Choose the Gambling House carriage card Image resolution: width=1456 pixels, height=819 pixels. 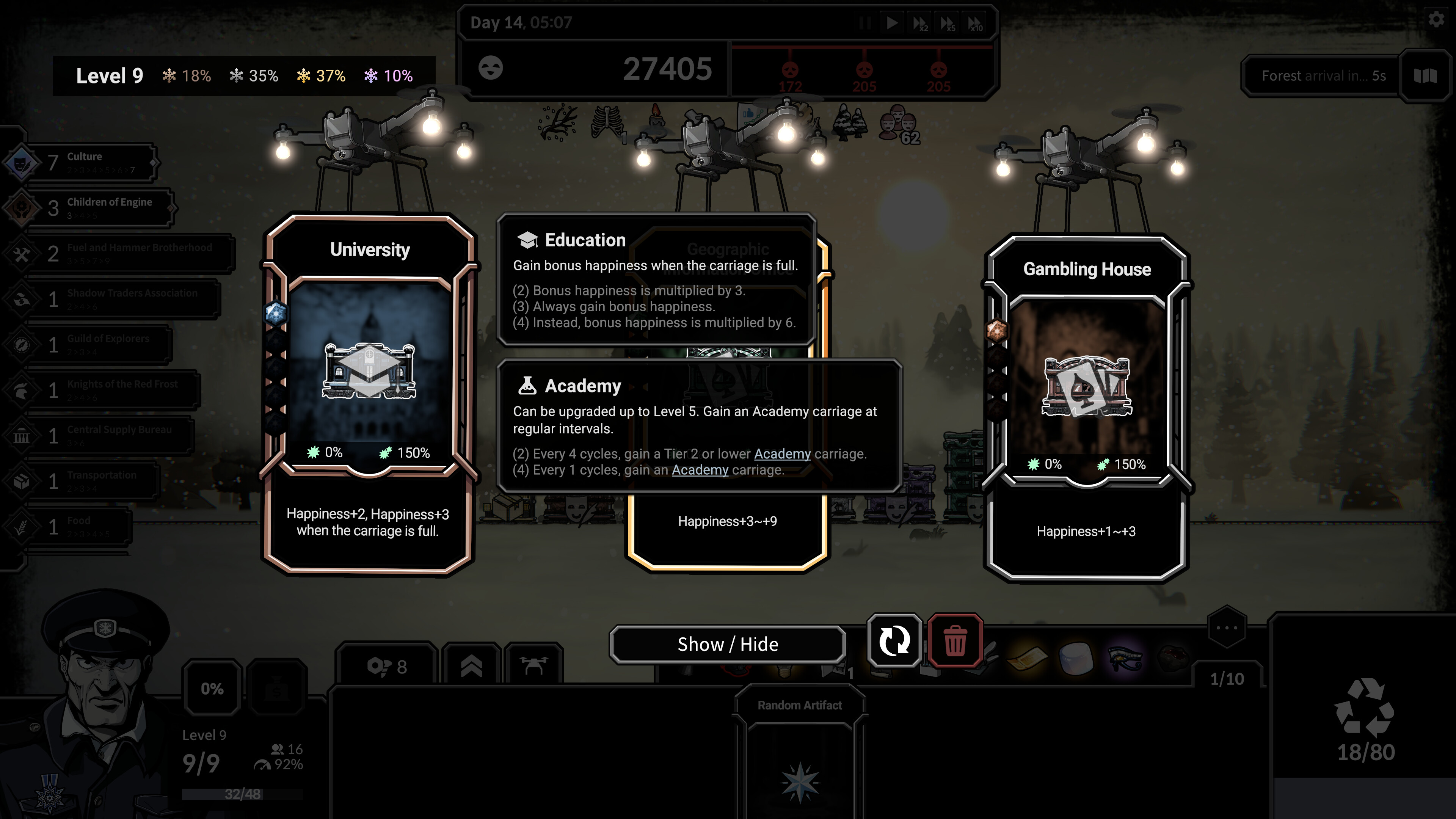click(x=1086, y=407)
